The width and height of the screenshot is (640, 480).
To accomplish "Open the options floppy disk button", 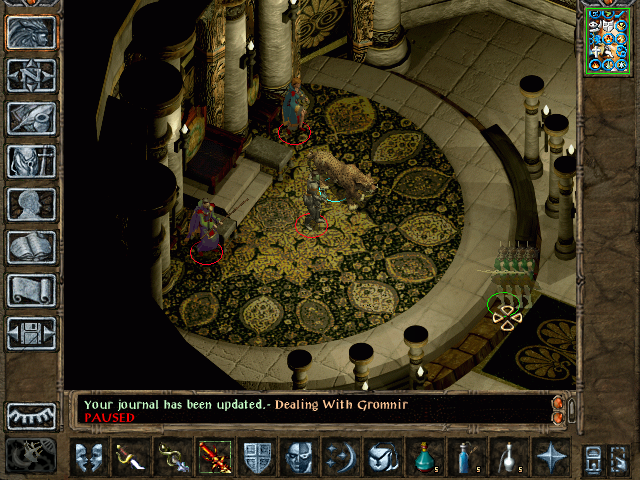I will click(x=32, y=333).
